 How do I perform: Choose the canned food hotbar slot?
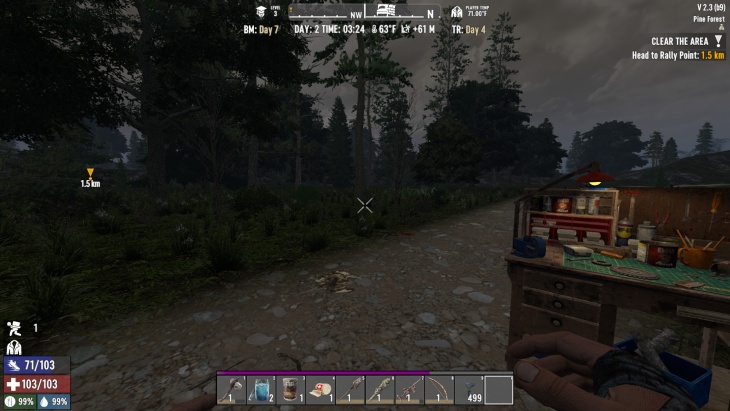point(291,389)
